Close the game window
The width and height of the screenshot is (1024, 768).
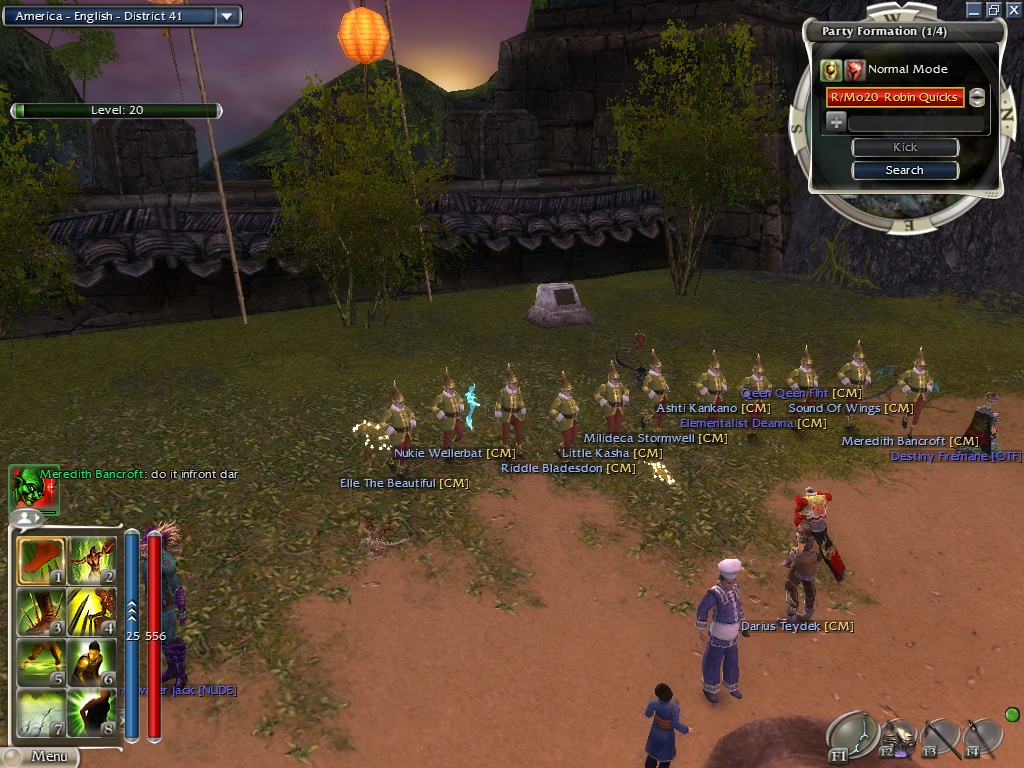click(x=1013, y=9)
